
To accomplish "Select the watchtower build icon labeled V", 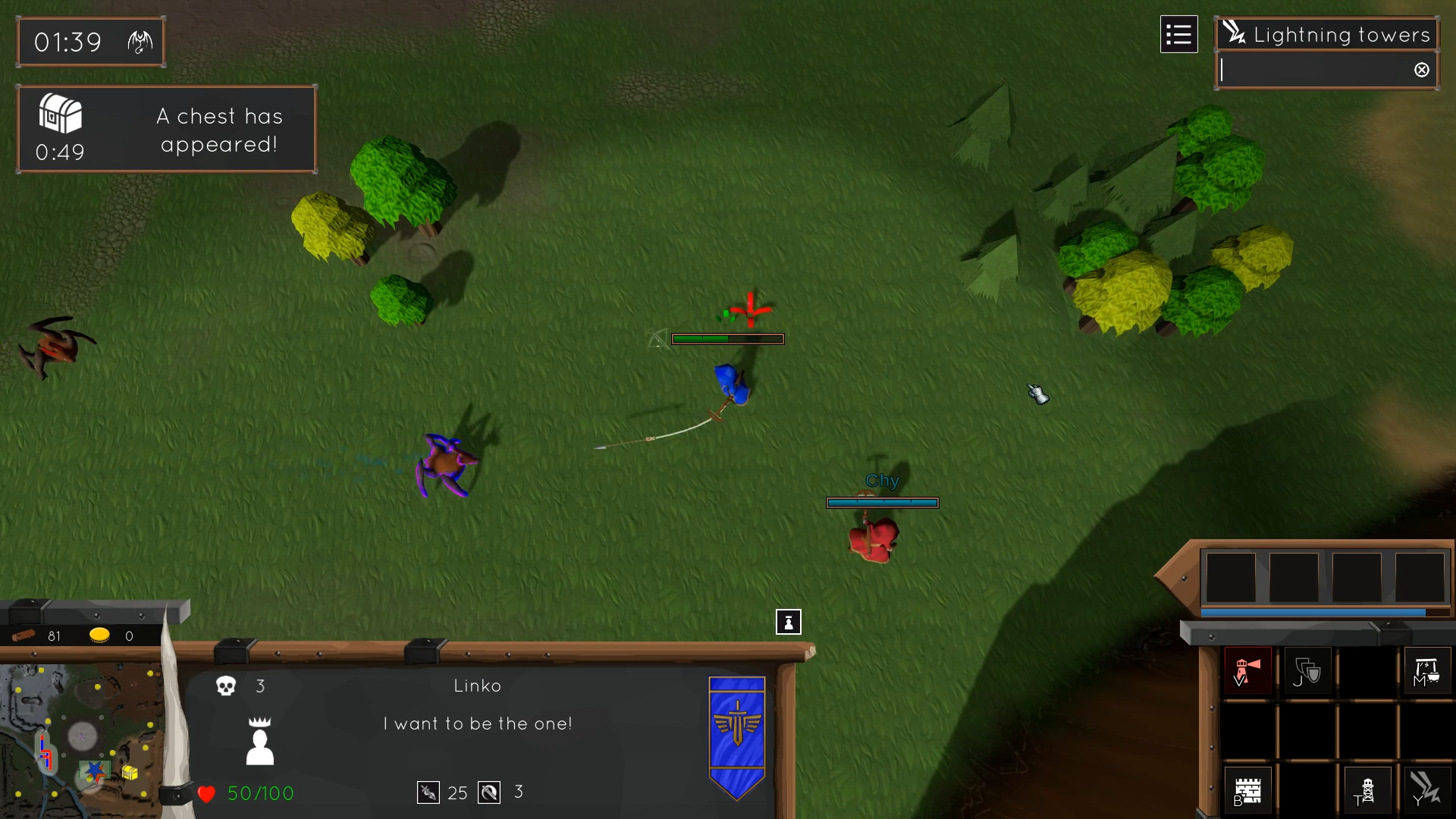I will point(1247,671).
